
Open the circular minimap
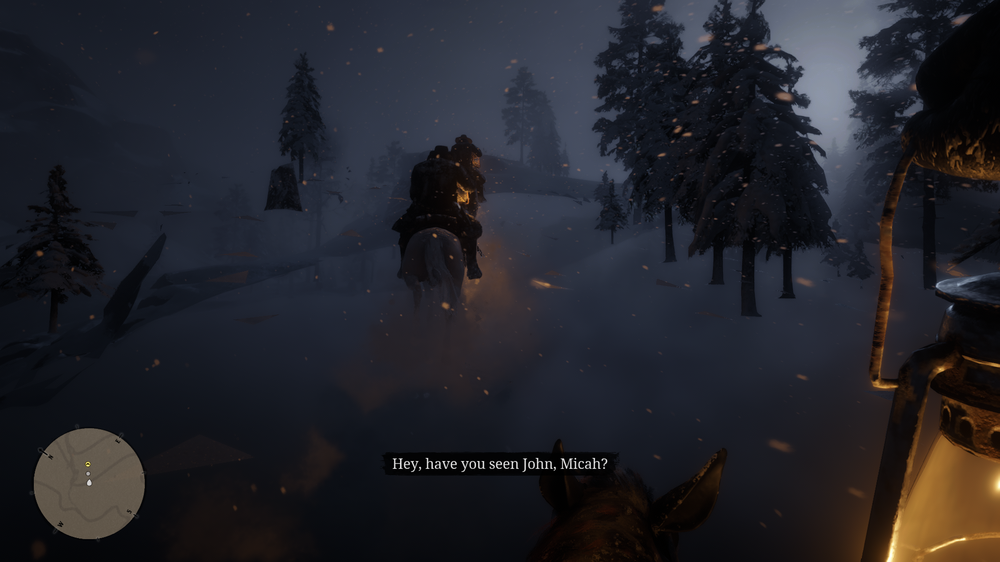(x=89, y=484)
